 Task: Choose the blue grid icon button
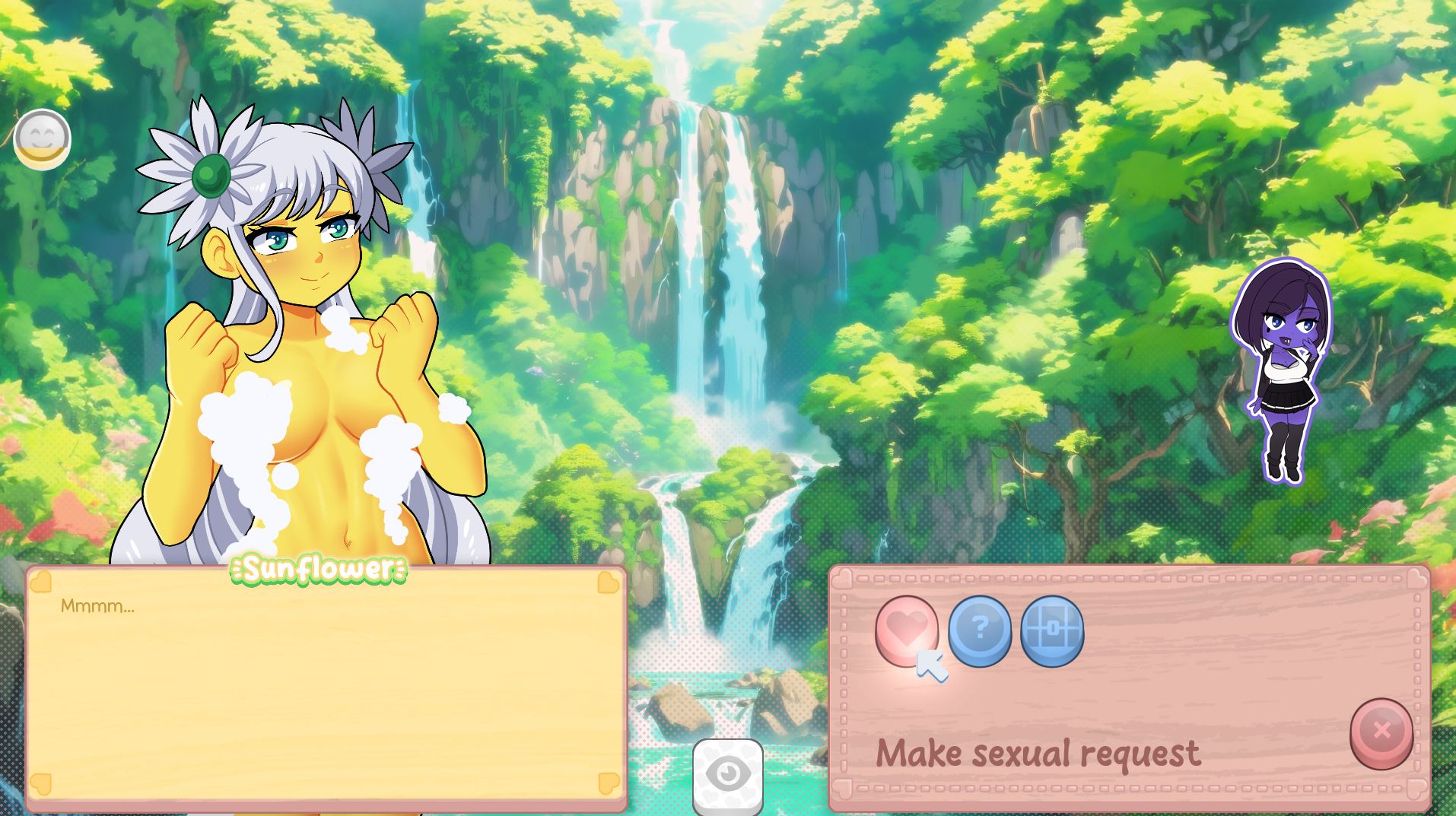point(1052,630)
